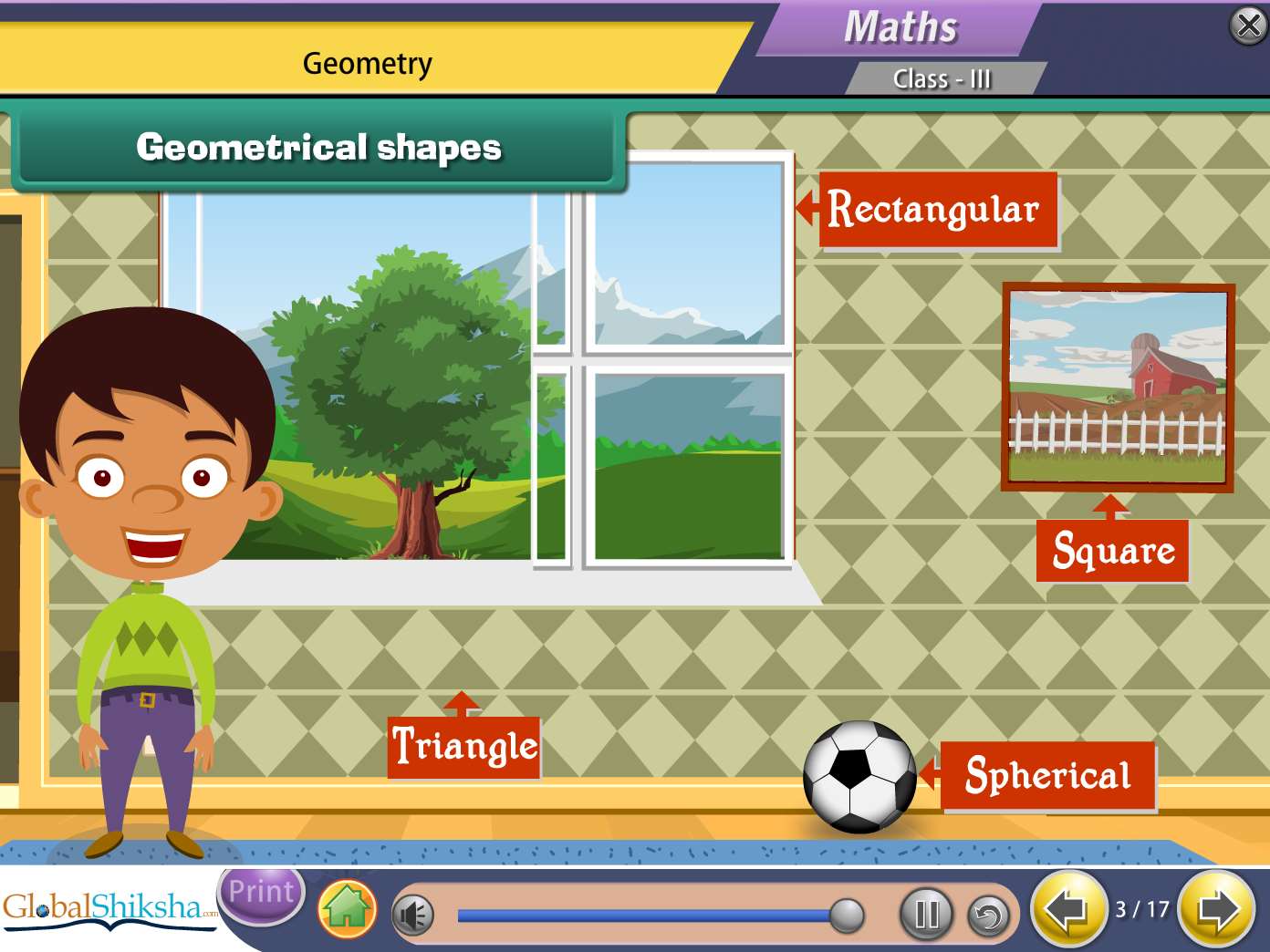Toggle the sound speaker icon
The height and width of the screenshot is (952, 1270).
[413, 915]
